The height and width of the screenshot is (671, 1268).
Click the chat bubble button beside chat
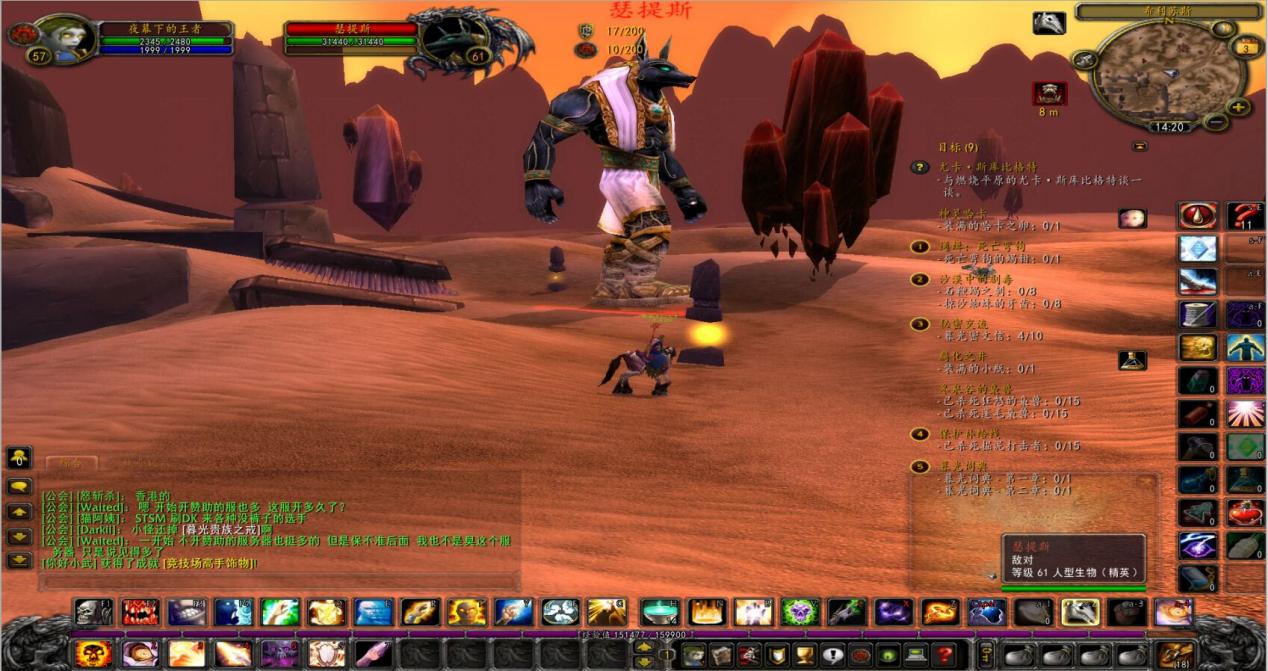coord(19,487)
